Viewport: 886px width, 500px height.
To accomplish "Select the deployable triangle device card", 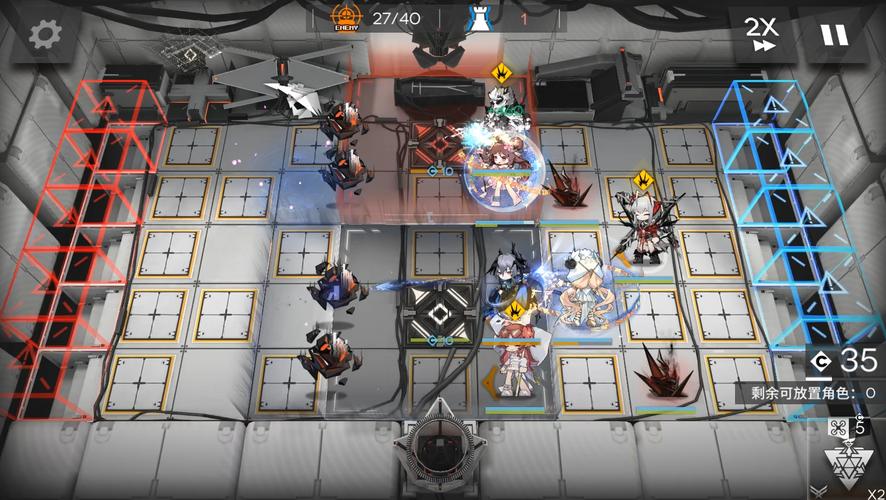I will 845,463.
